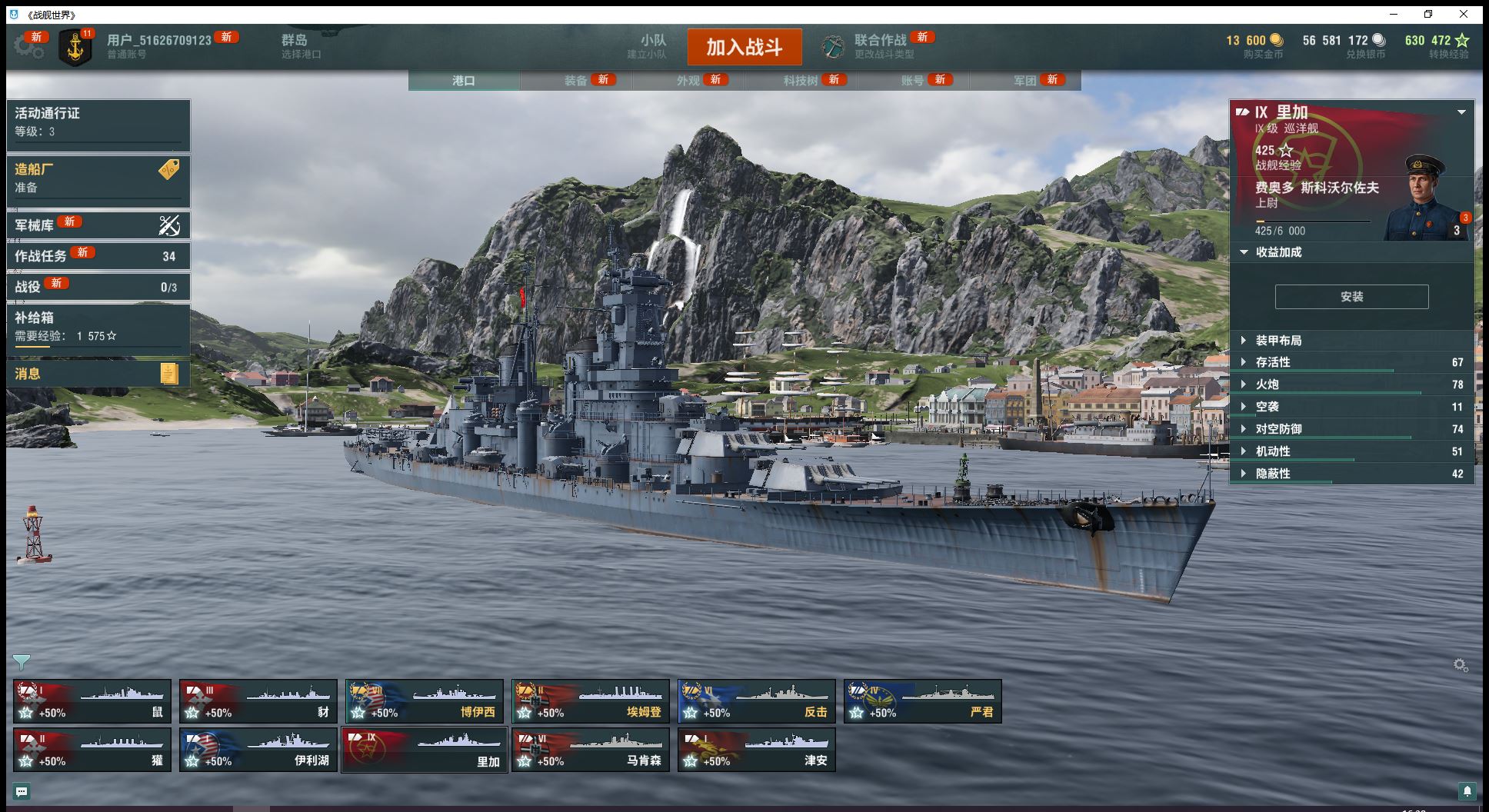Open the settings gear menu
This screenshot has height=812, width=1489.
tap(28, 46)
